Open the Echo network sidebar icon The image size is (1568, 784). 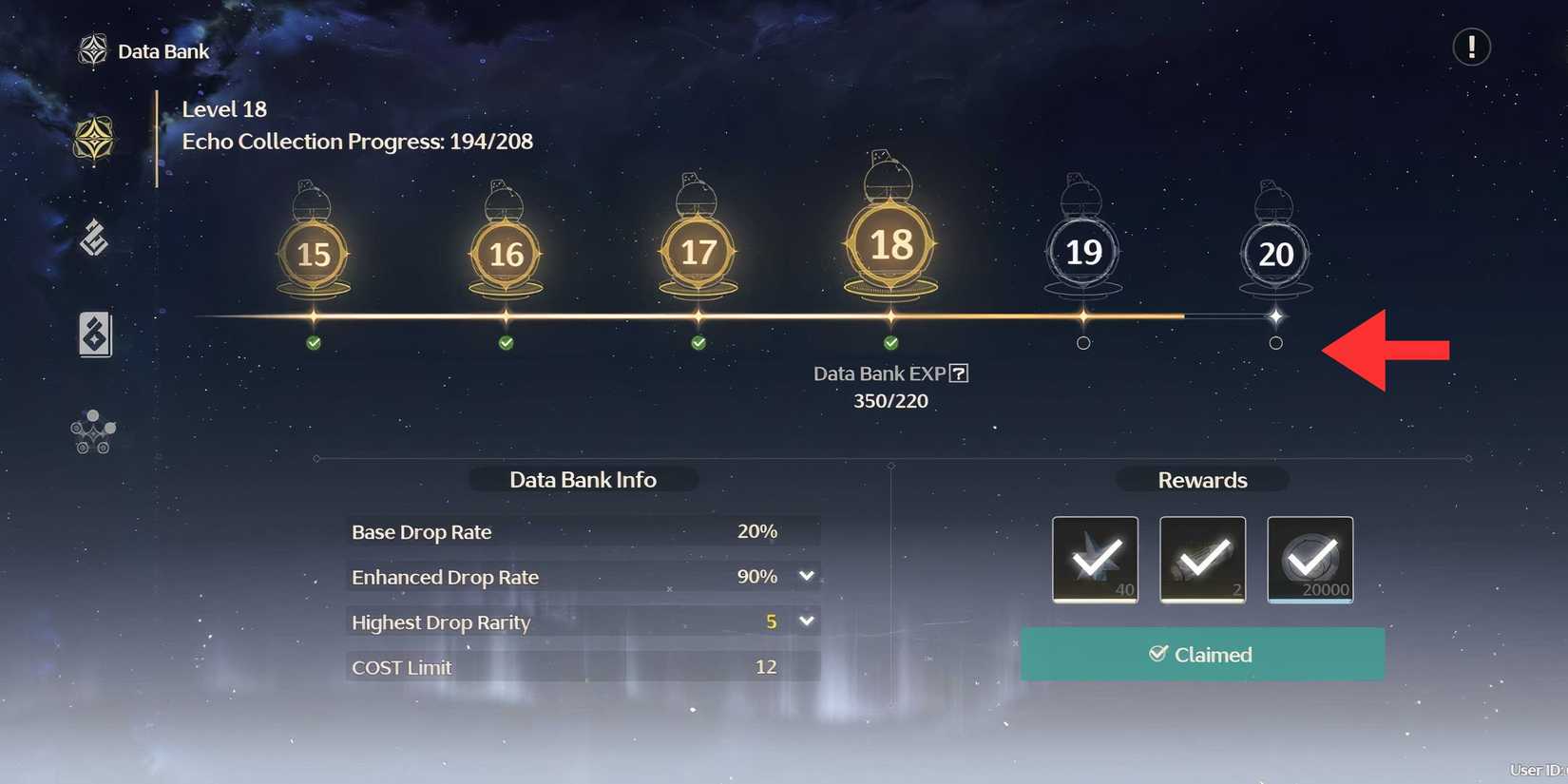pyautogui.click(x=92, y=432)
